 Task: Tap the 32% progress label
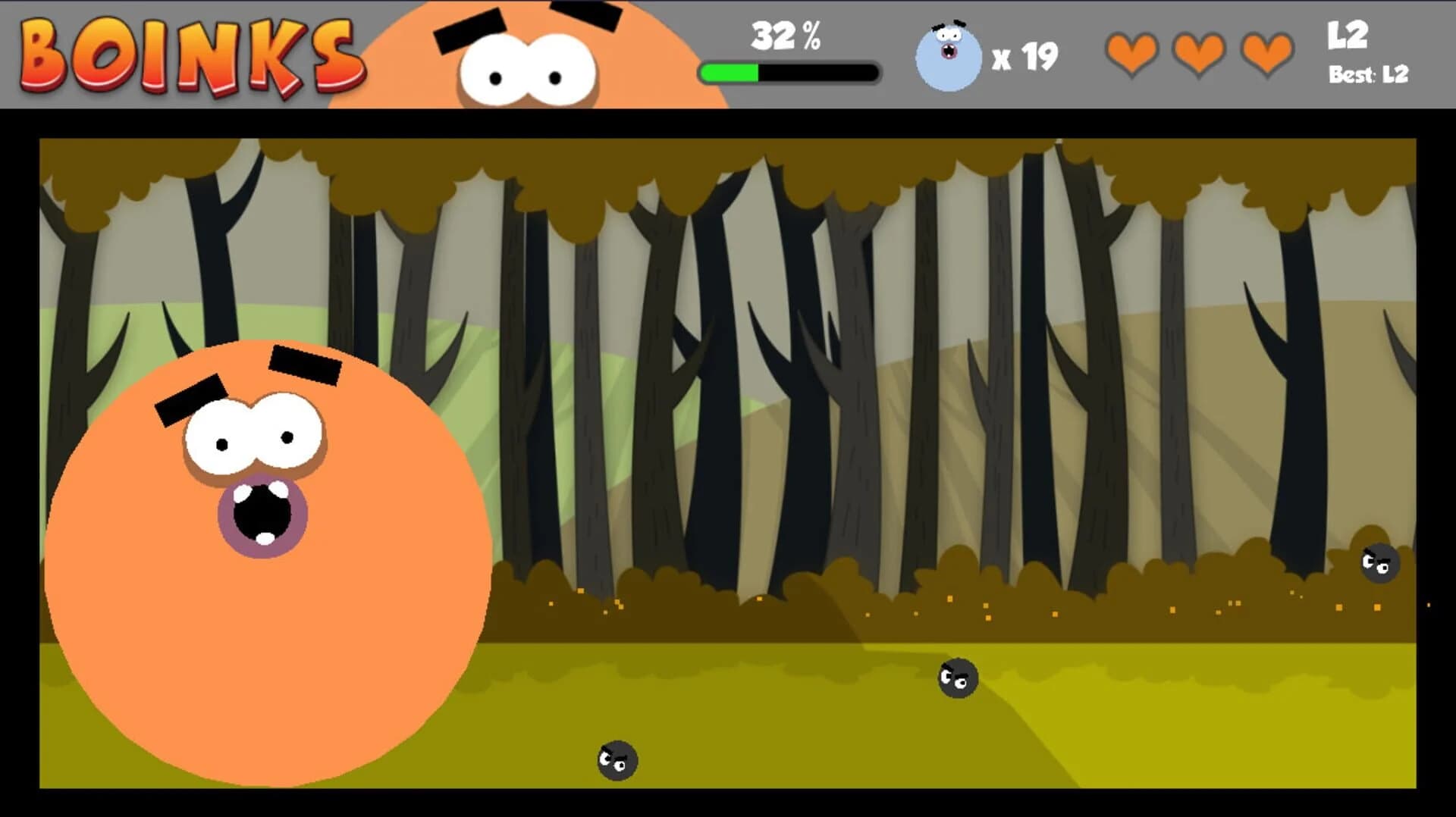[x=785, y=34]
